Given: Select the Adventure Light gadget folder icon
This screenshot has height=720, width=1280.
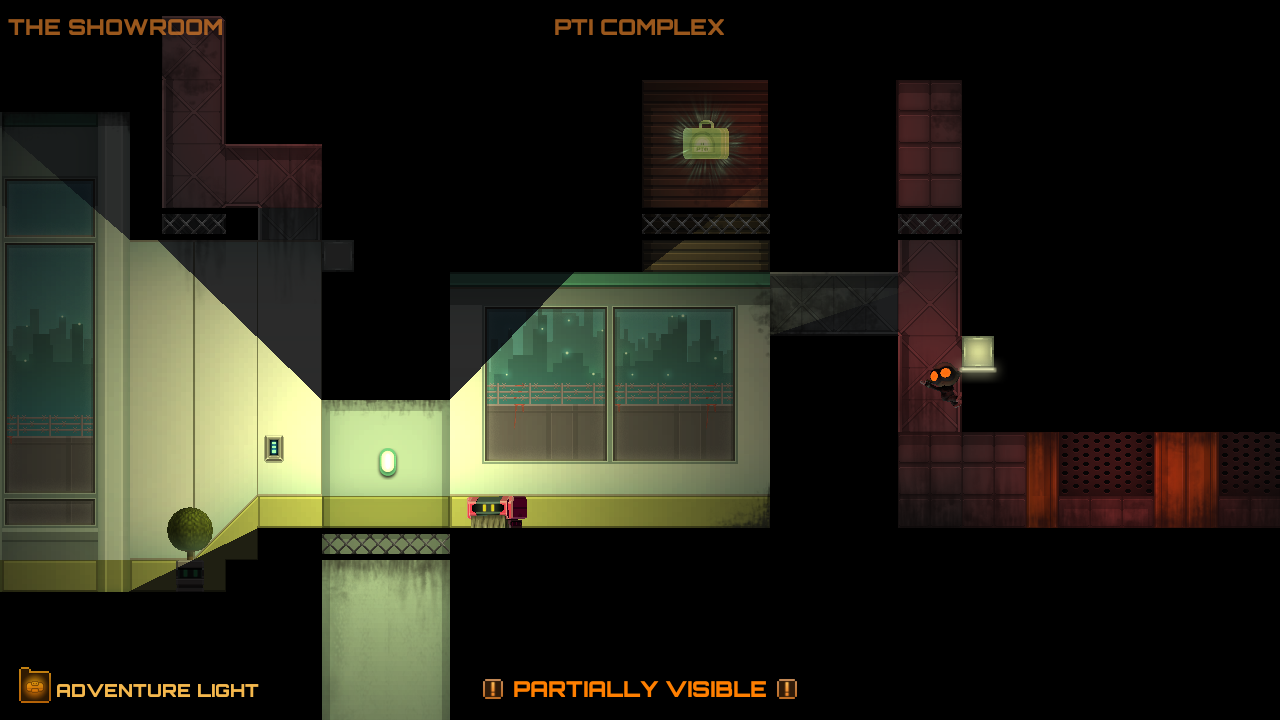Looking at the screenshot, I should pos(36,689).
